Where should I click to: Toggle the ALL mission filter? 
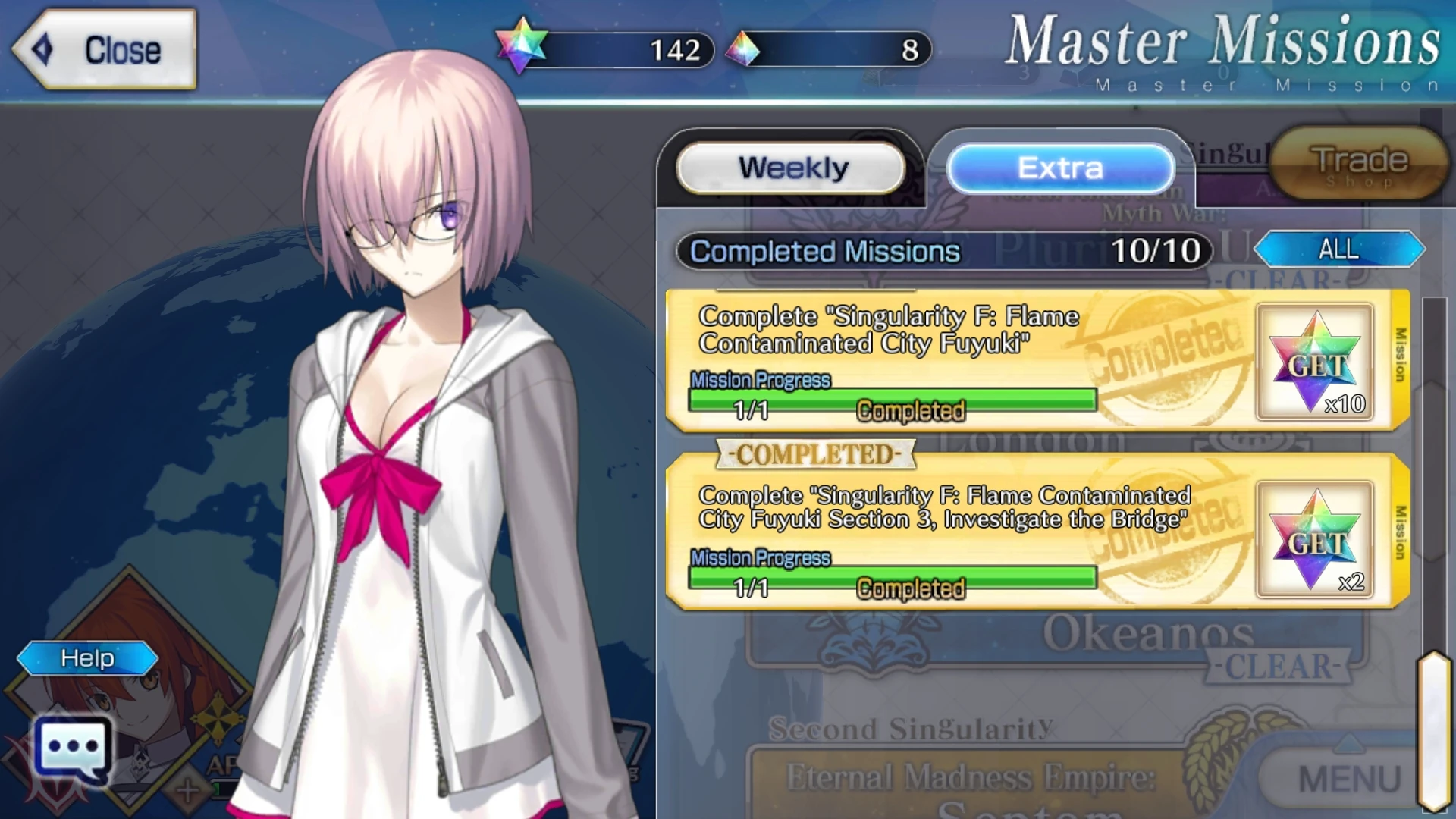[1339, 249]
